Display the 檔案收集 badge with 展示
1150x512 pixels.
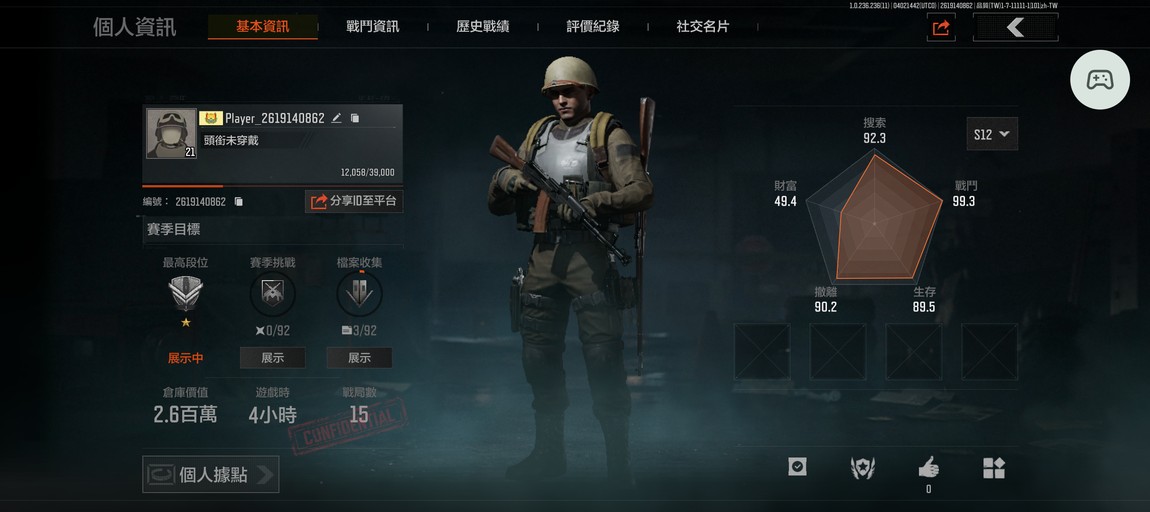(x=359, y=358)
